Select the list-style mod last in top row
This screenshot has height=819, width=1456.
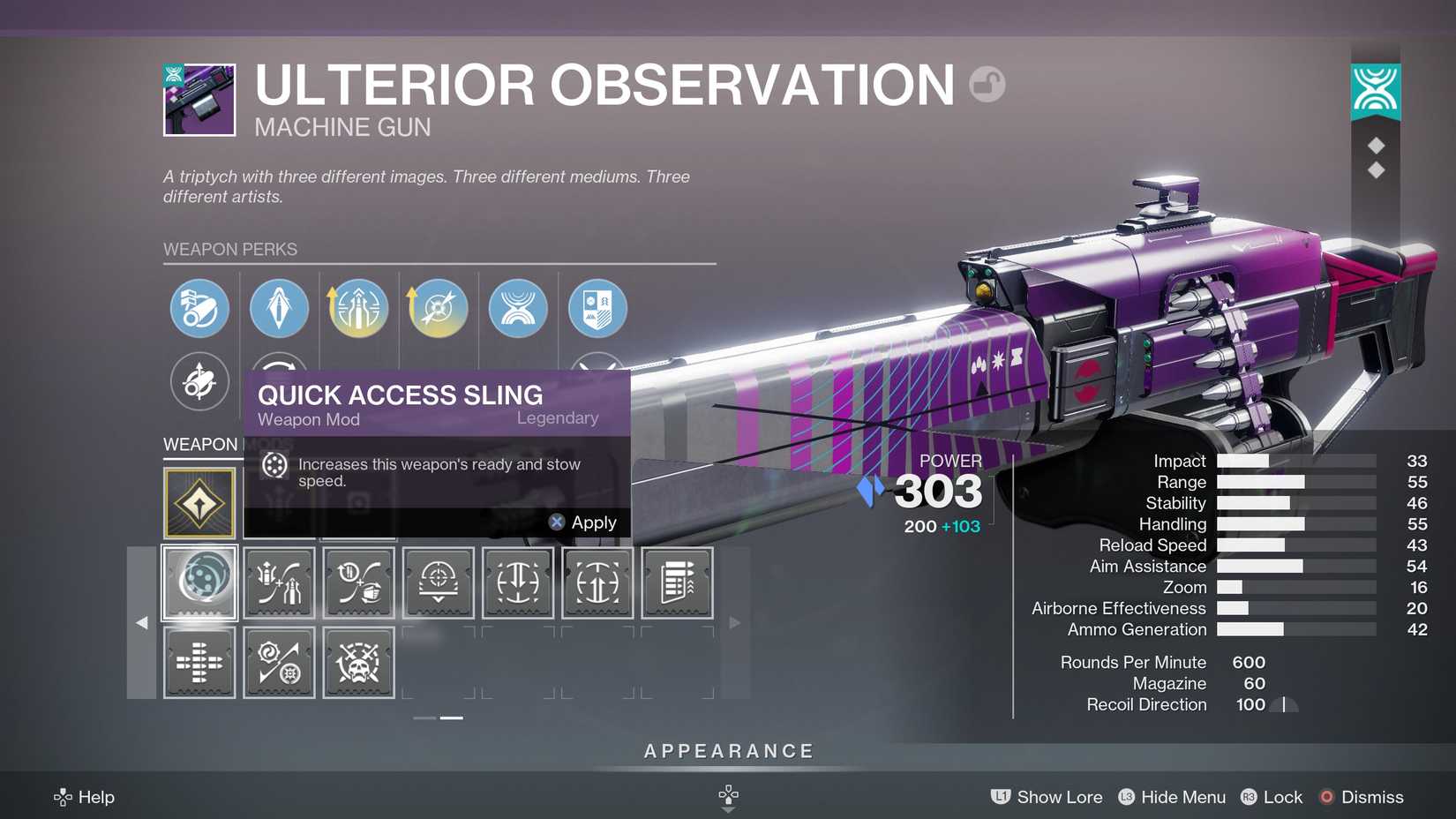coord(677,582)
